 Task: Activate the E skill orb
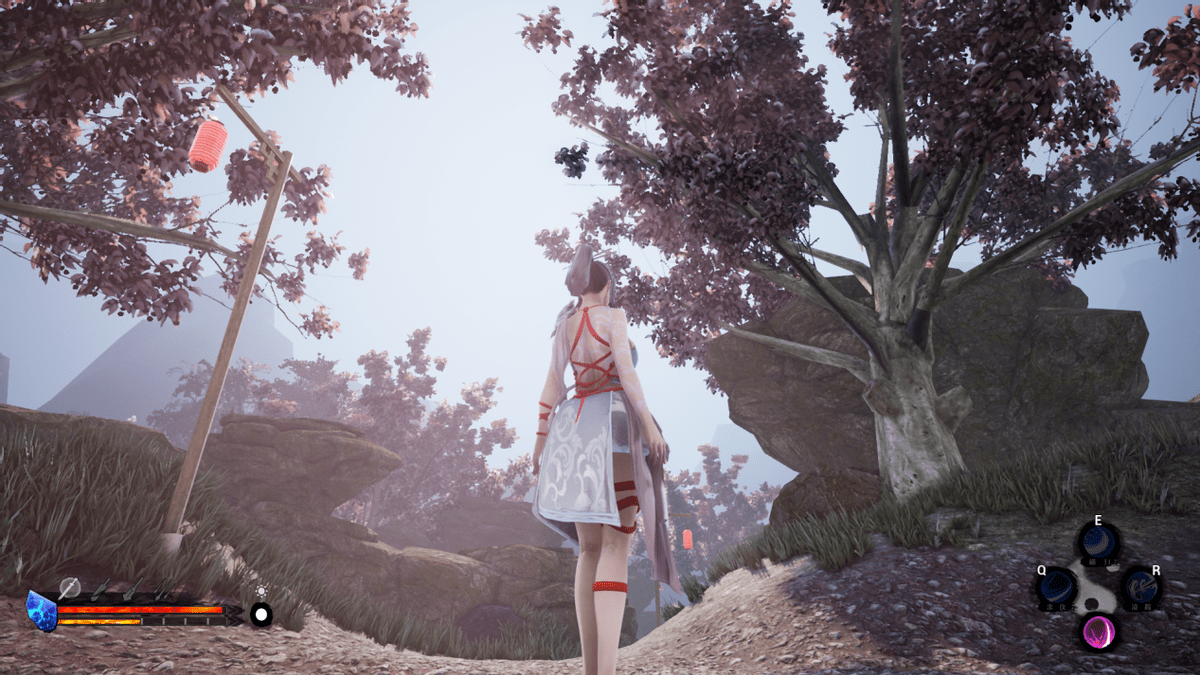(1098, 543)
